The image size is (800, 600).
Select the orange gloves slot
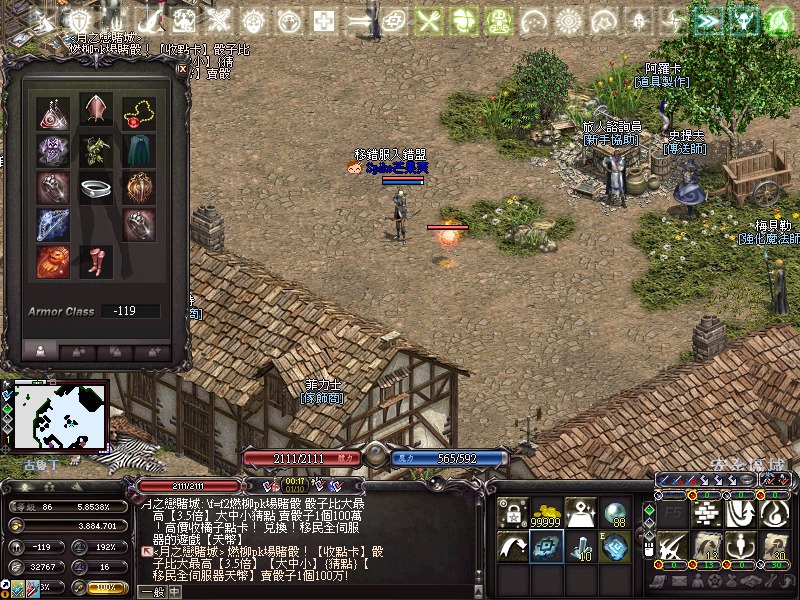(x=53, y=262)
